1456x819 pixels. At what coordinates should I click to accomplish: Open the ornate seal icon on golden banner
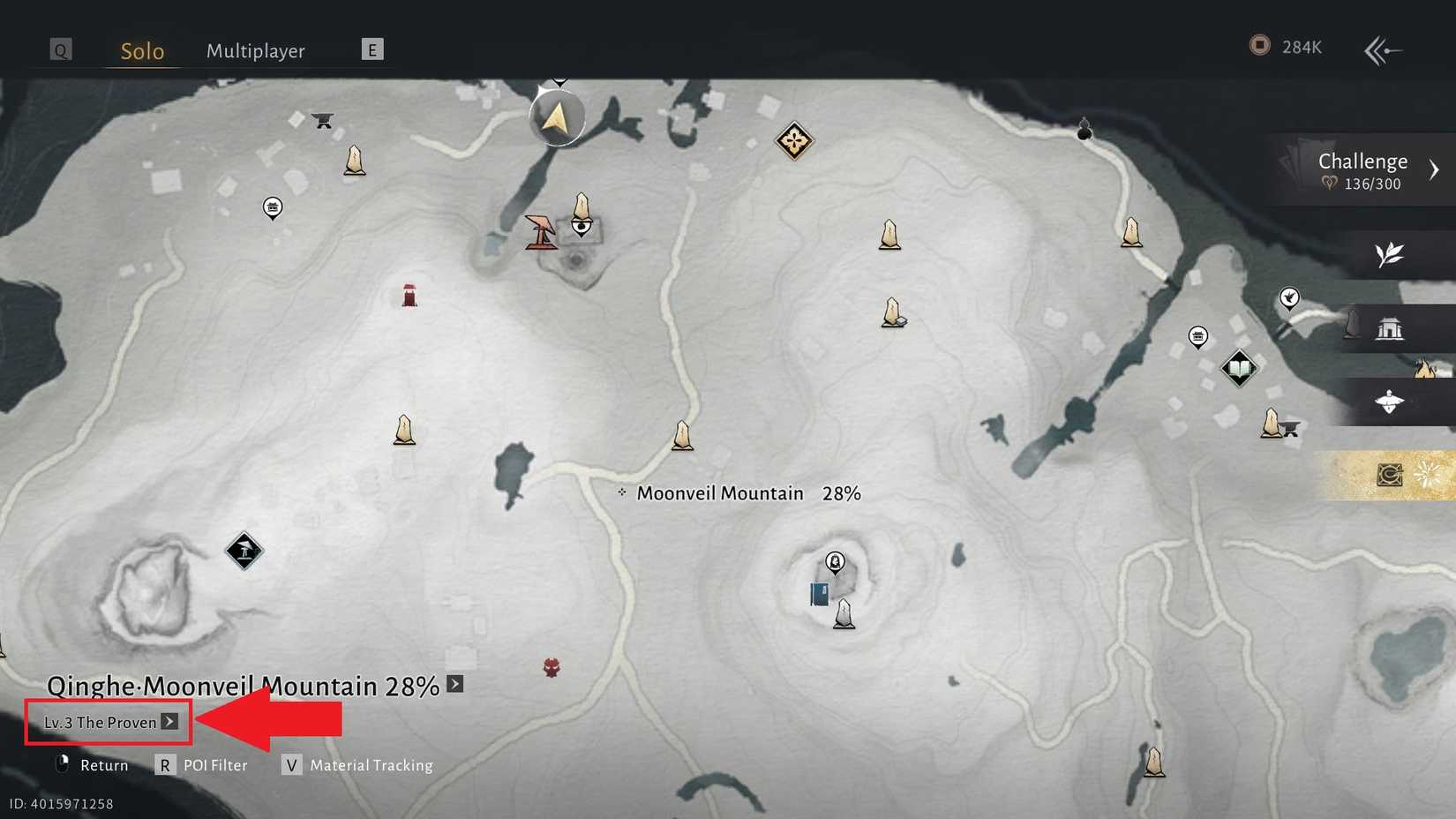coord(1387,475)
